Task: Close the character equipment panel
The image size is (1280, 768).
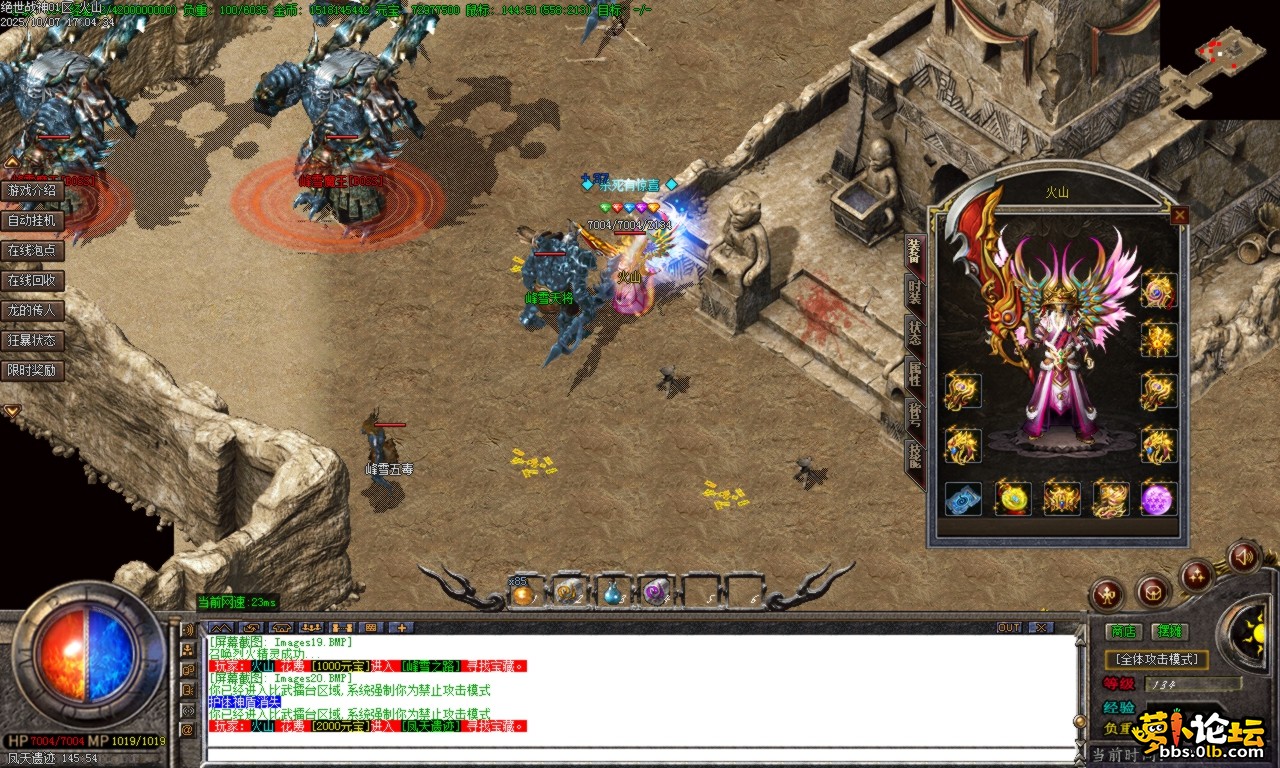Action: [1180, 215]
